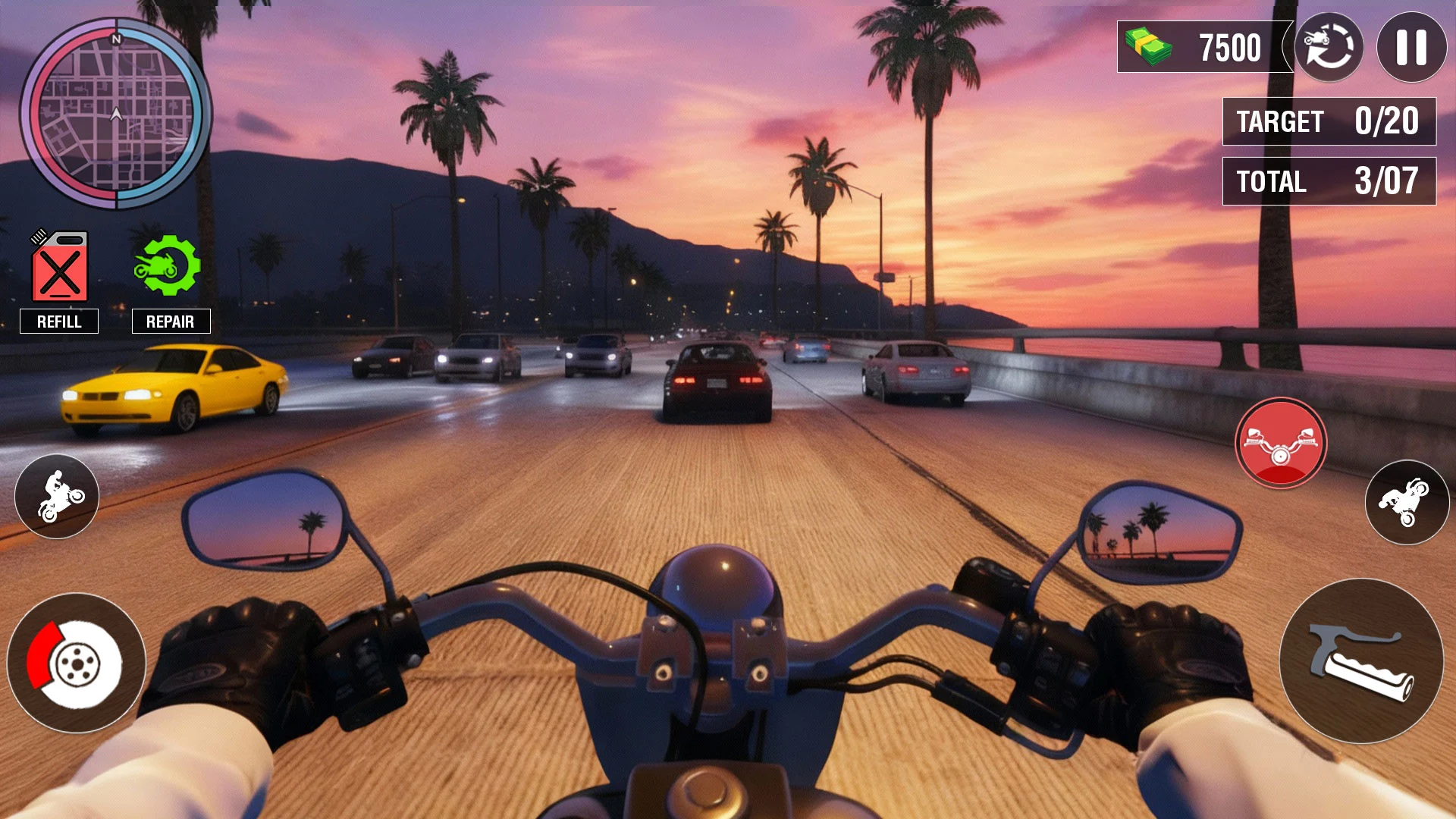1456x819 pixels.
Task: Perform a wheelie with left stunt button
Action: click(x=57, y=497)
